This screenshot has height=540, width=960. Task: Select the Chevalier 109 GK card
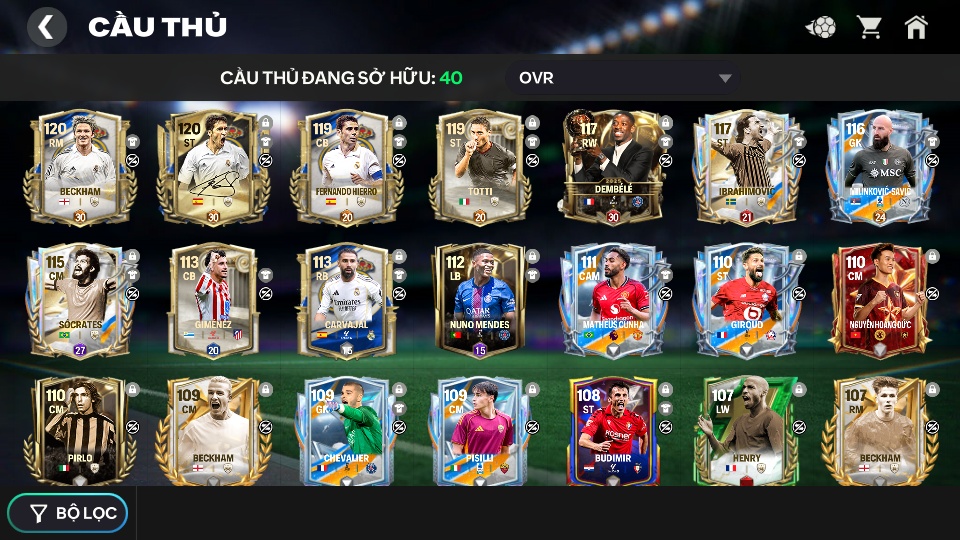342,430
